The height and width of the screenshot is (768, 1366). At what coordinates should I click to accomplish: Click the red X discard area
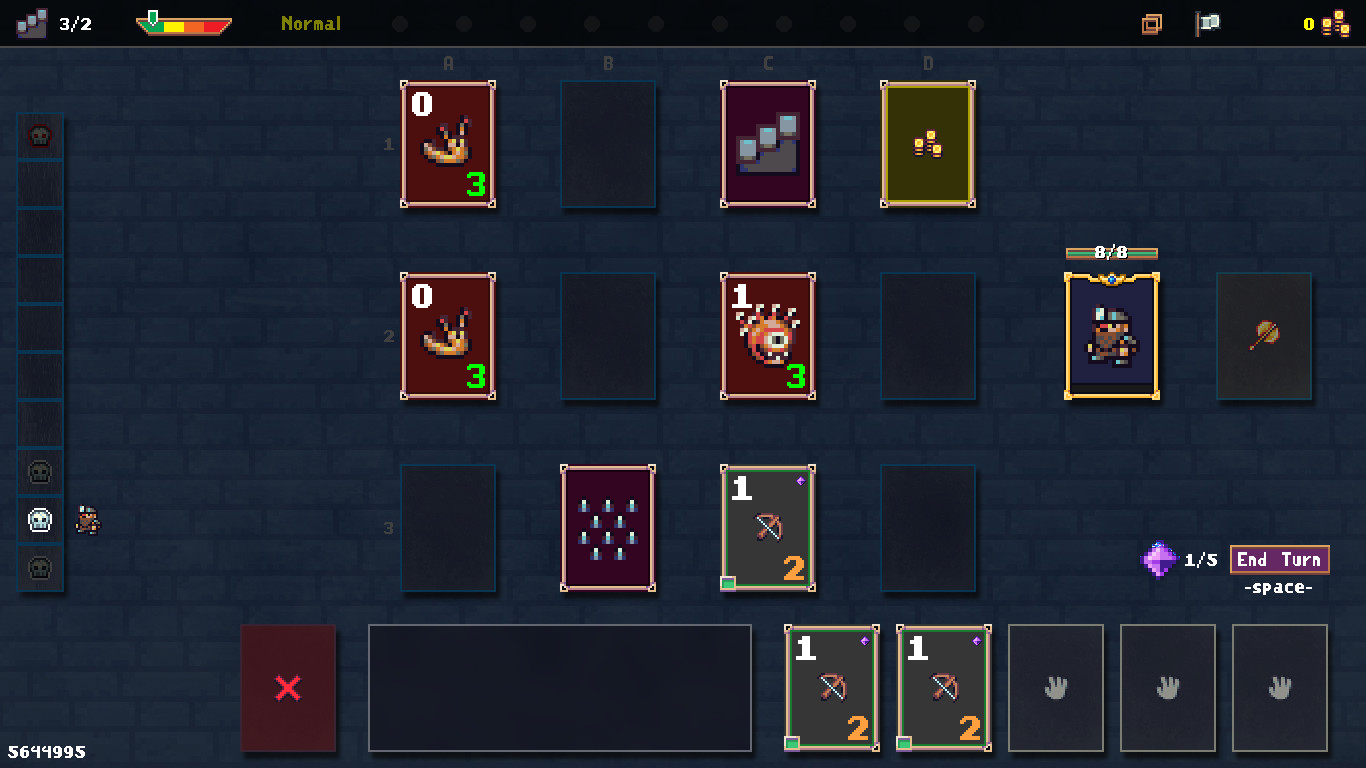(288, 688)
